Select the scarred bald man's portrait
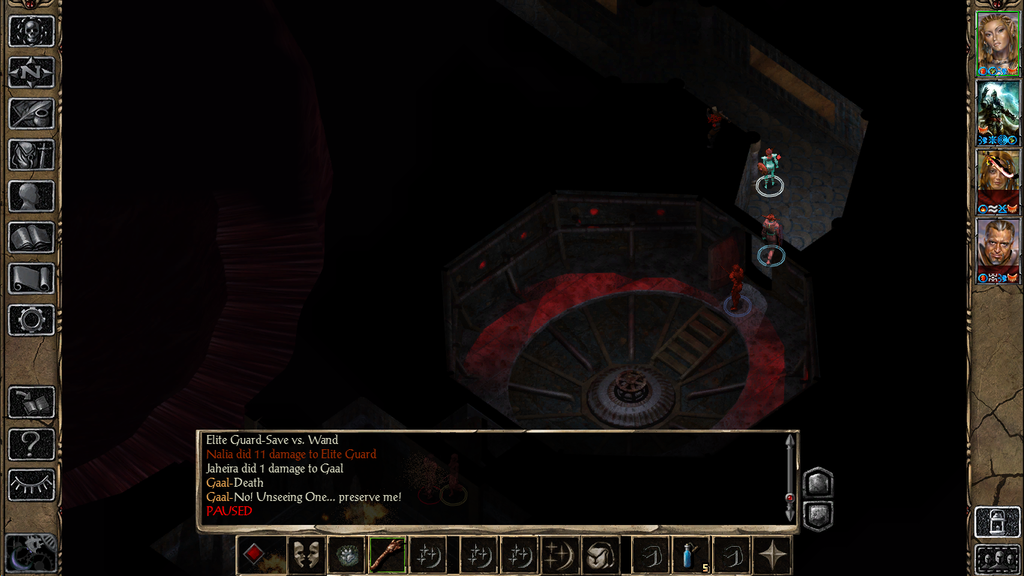The image size is (1024, 576). coord(997,247)
